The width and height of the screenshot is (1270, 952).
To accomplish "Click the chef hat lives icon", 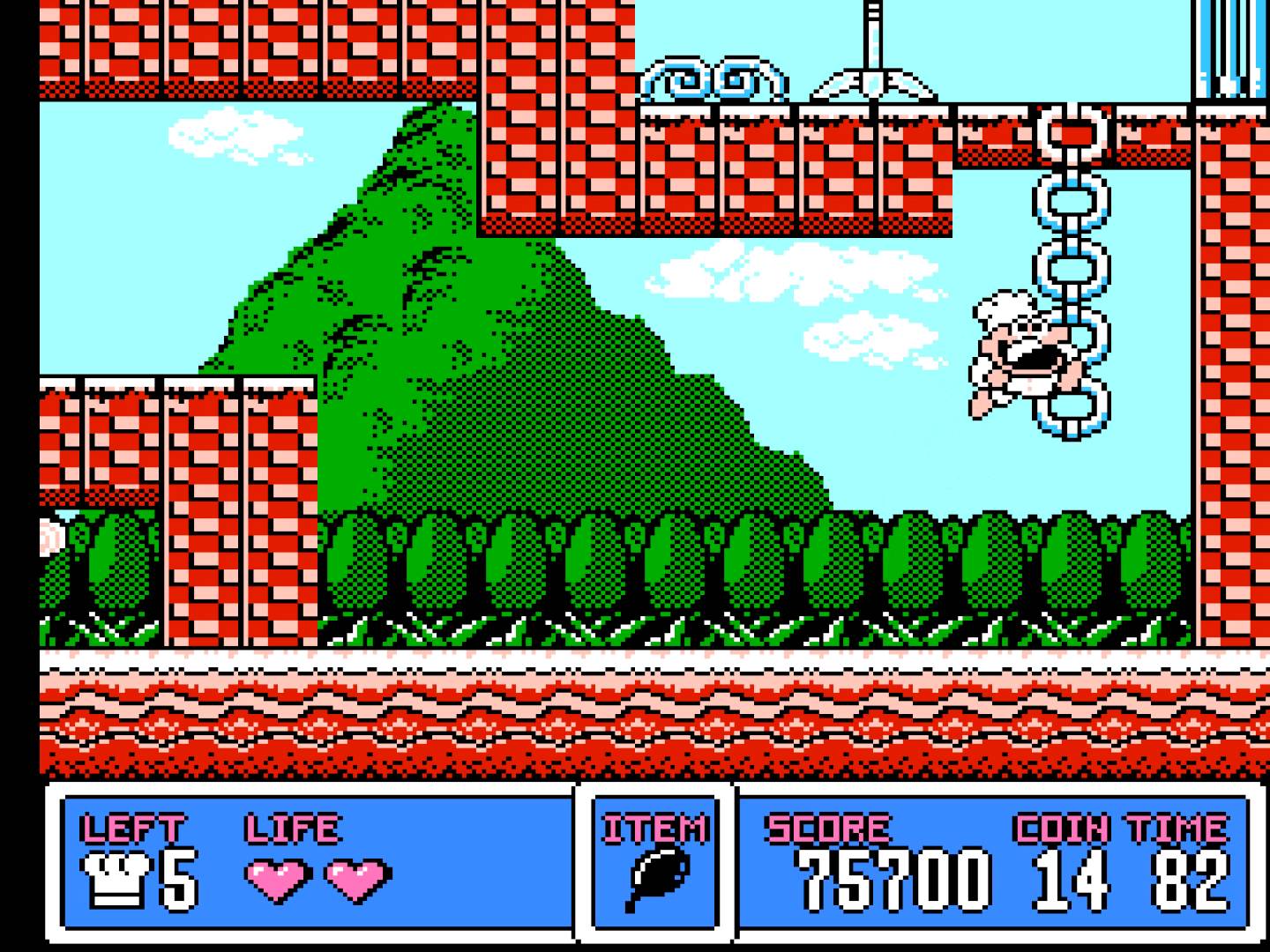I will [x=115, y=877].
